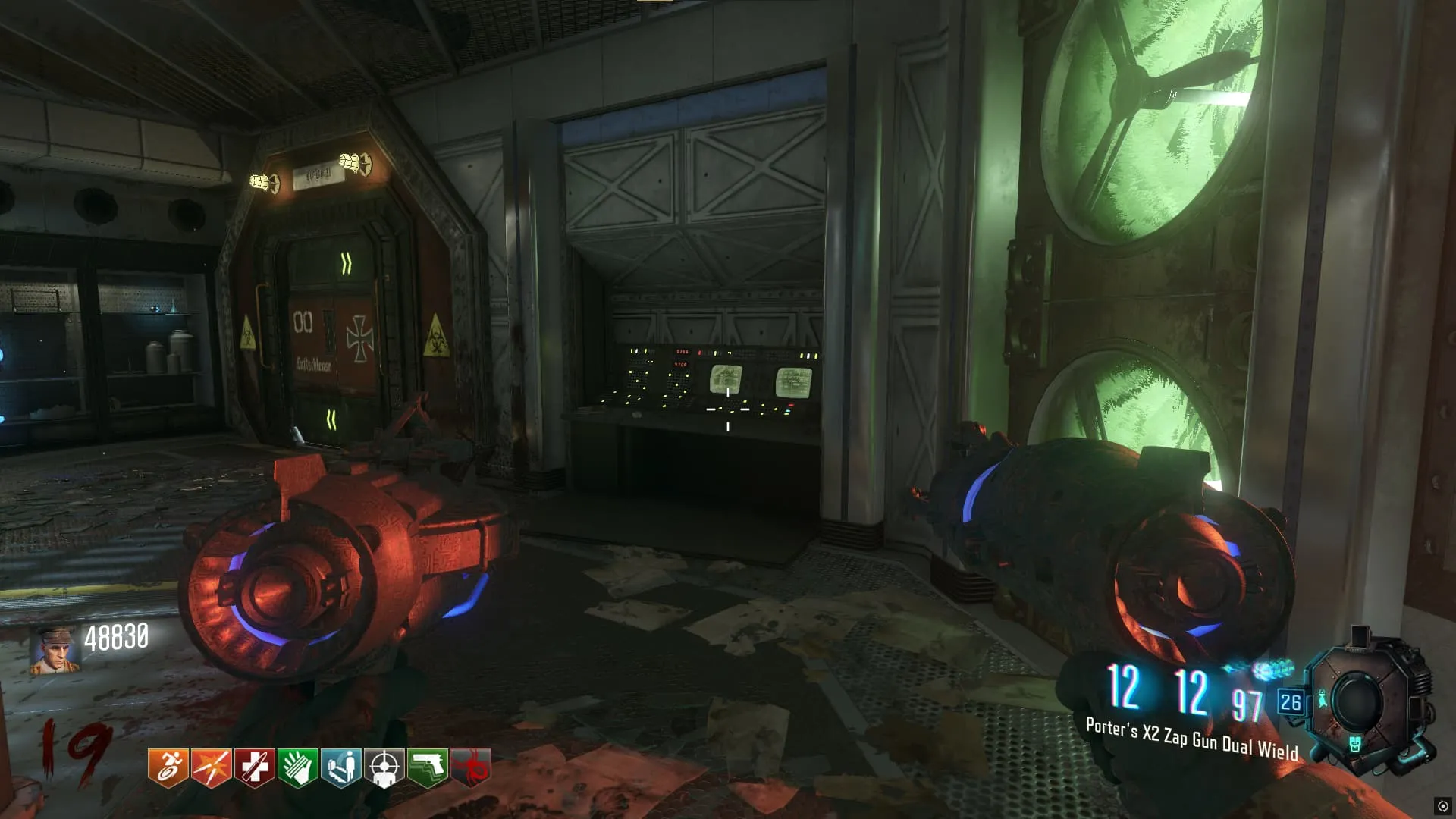This screenshot has width=1456, height=819.
Task: Select the red spider Widow's Wine perk
Action: pyautogui.click(x=471, y=767)
